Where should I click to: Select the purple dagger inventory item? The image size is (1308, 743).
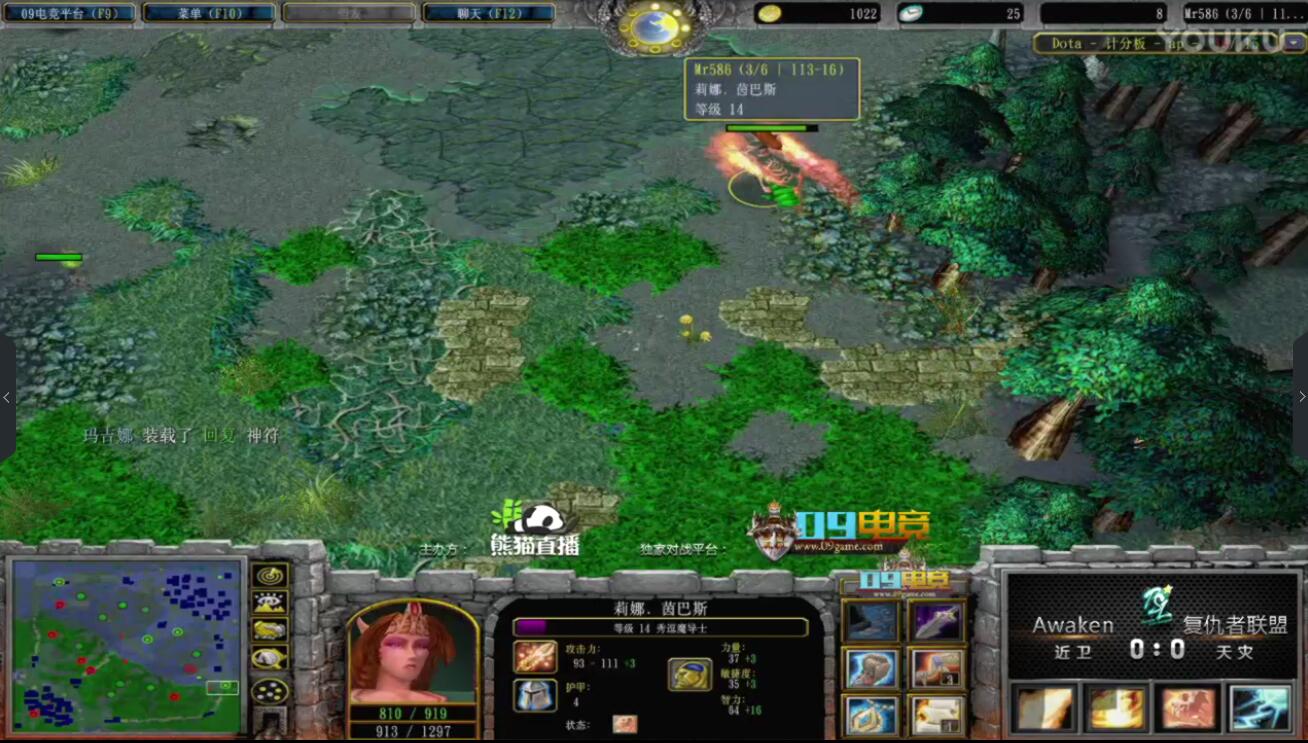pos(937,621)
